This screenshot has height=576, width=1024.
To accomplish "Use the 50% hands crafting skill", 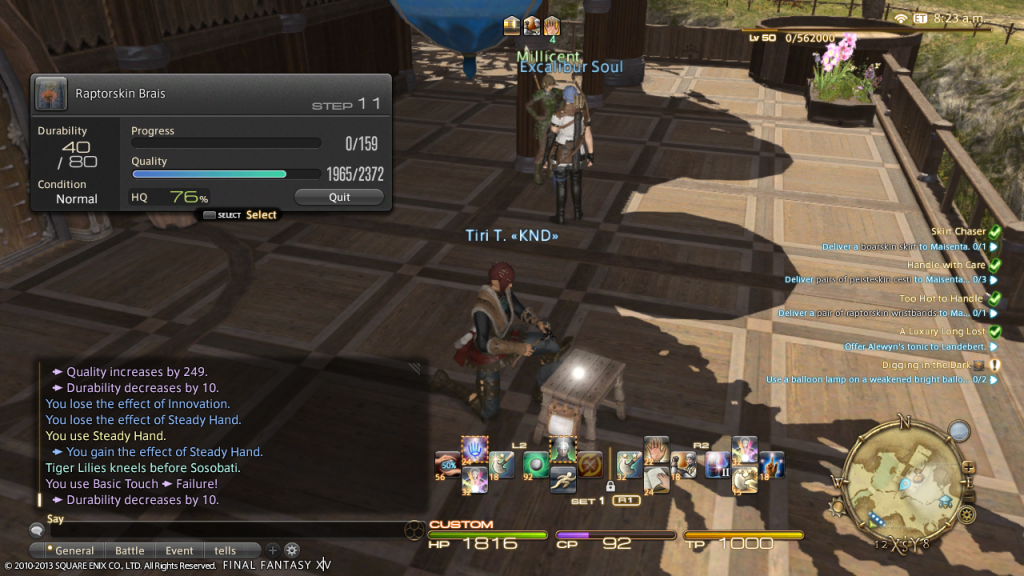I will [447, 464].
